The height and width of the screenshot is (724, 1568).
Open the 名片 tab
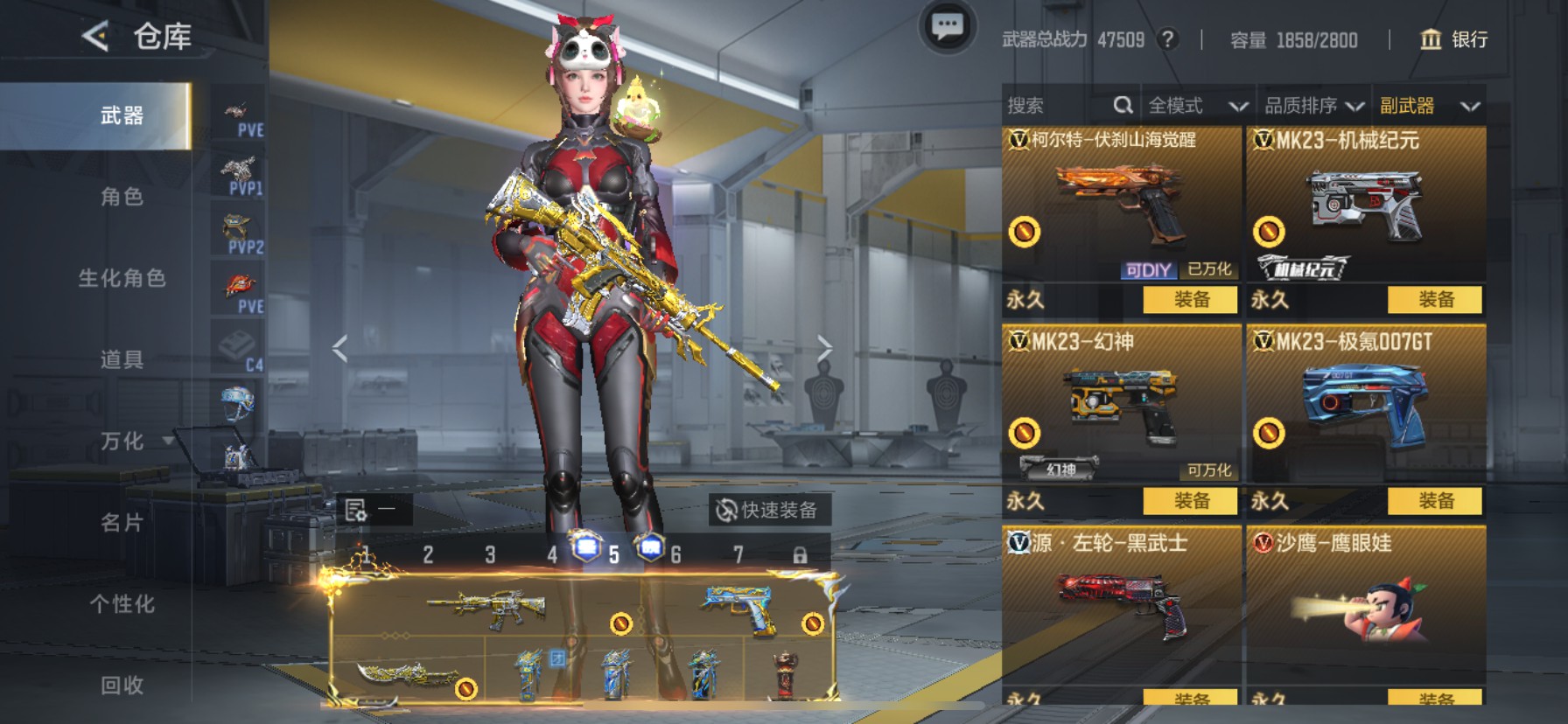122,522
